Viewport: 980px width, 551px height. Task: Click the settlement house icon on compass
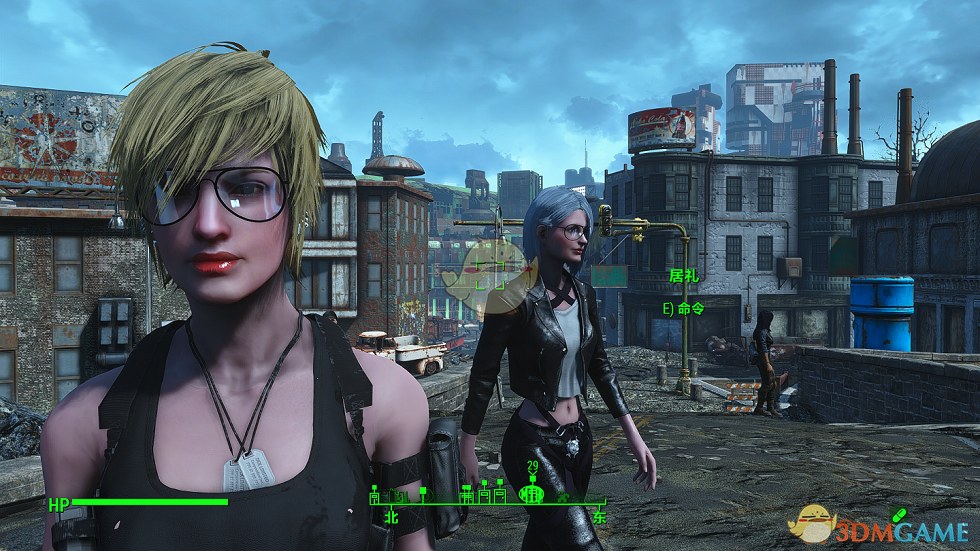click(485, 494)
